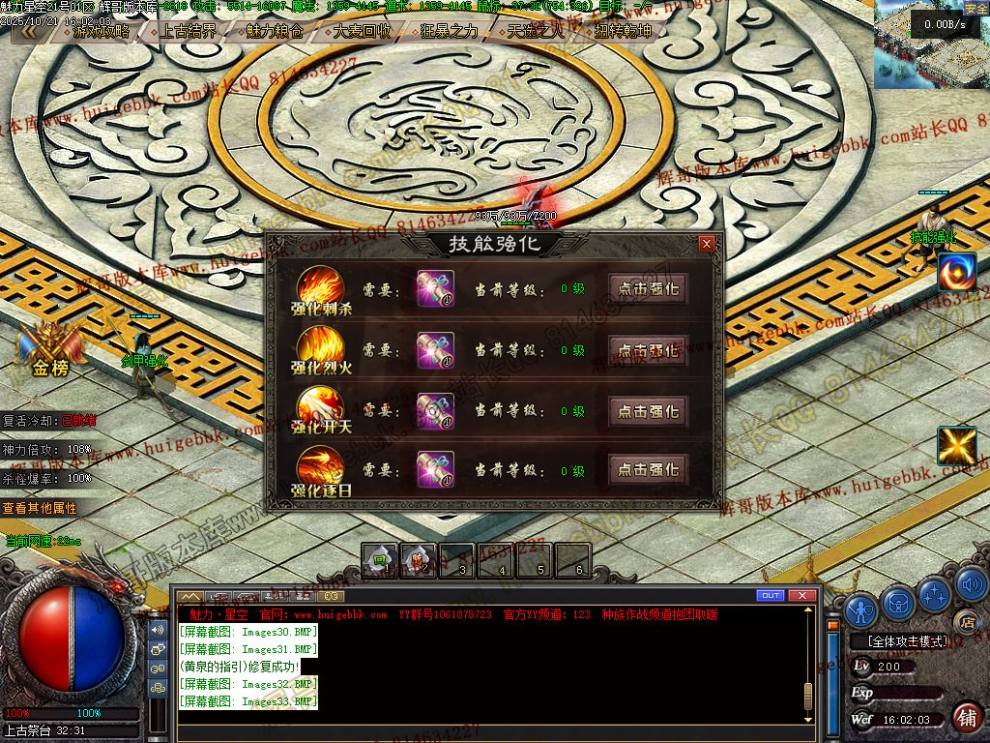Open the 狂暴之力 menu
Viewport: 990px width, 743px height.
(x=449, y=31)
